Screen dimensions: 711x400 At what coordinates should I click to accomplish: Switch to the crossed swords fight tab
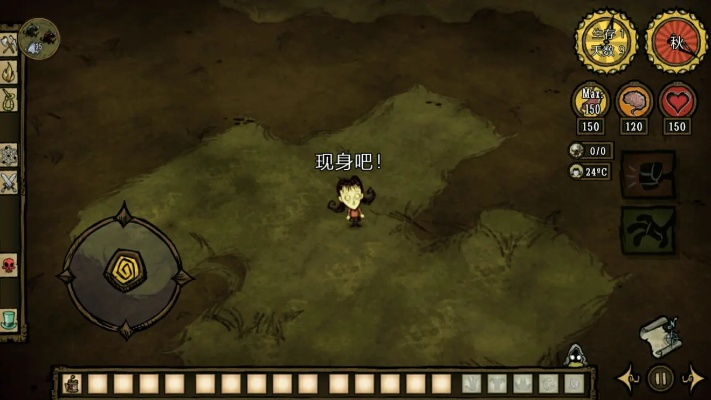click(9, 182)
